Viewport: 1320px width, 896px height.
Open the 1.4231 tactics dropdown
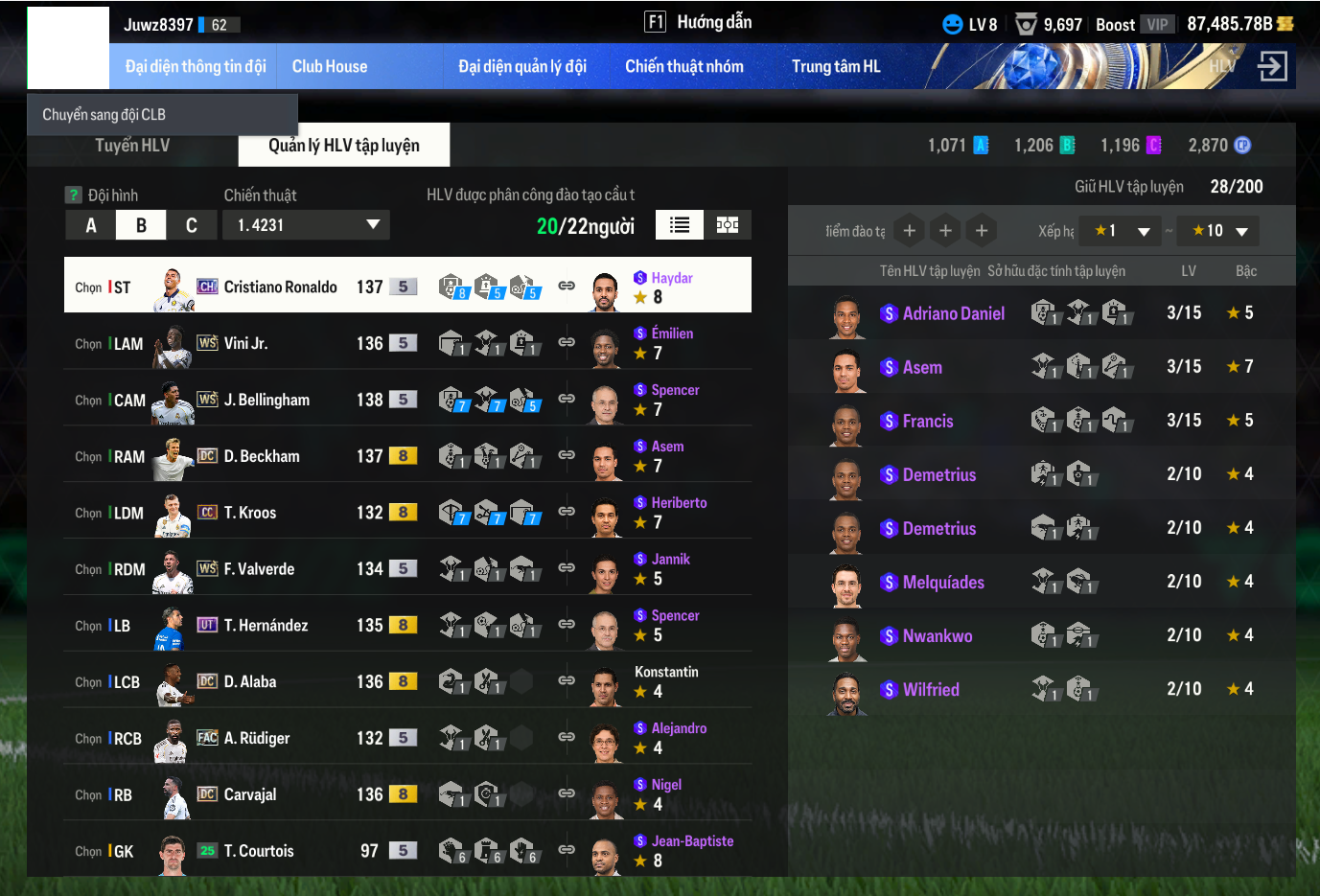point(307,225)
